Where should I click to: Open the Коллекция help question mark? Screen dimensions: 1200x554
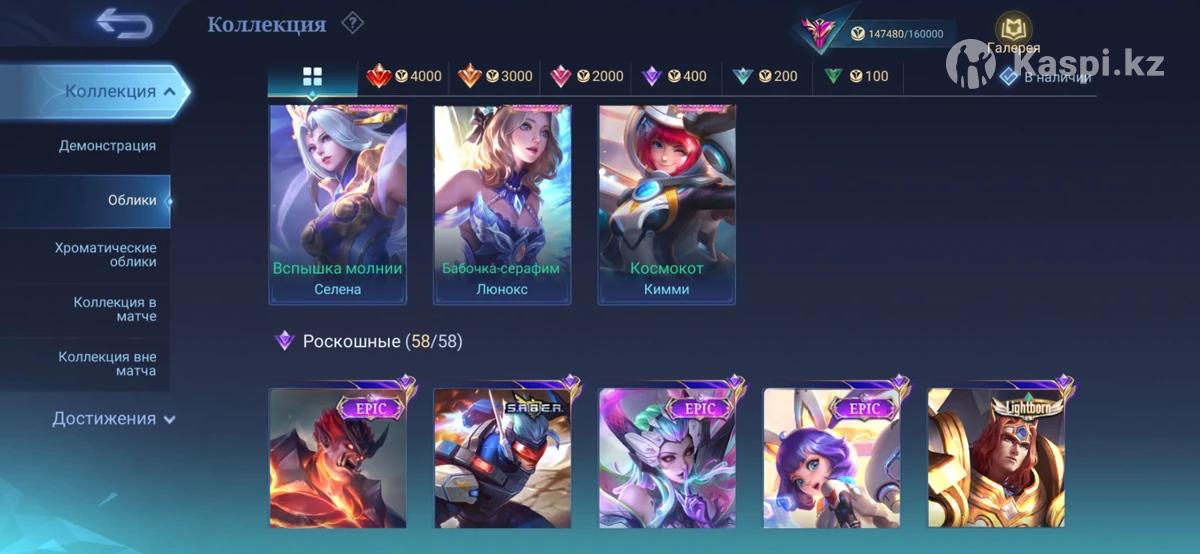[352, 23]
